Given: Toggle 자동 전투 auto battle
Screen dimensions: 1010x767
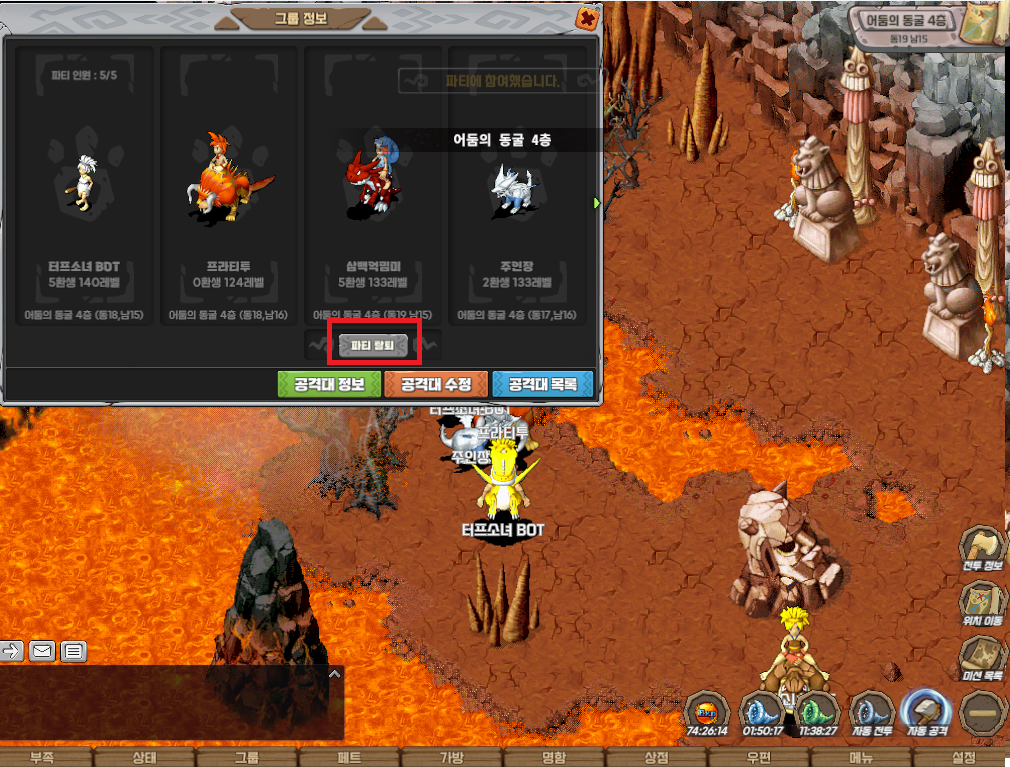Looking at the screenshot, I should [870, 714].
